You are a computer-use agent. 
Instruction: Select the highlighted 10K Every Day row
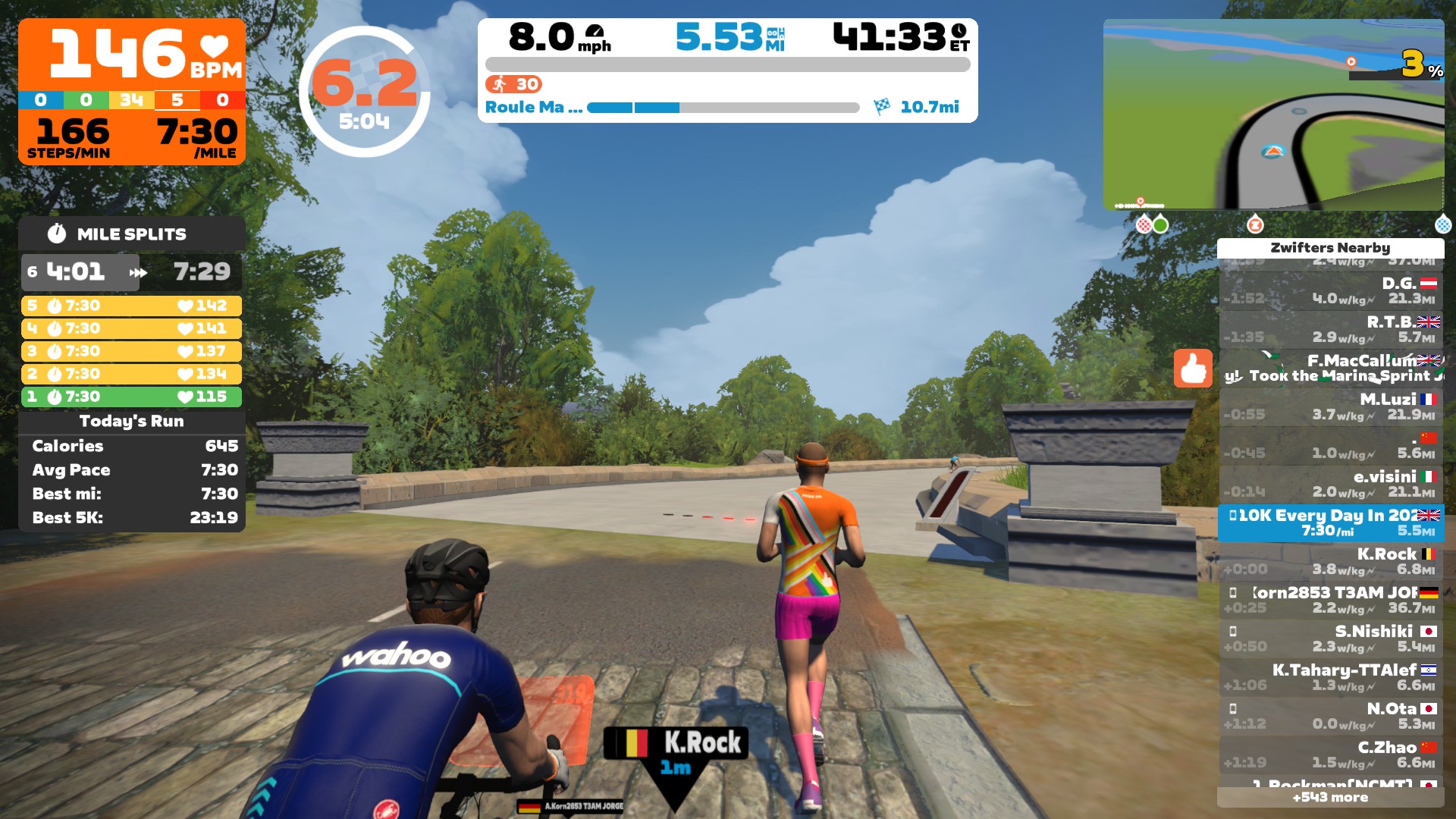pos(1331,523)
